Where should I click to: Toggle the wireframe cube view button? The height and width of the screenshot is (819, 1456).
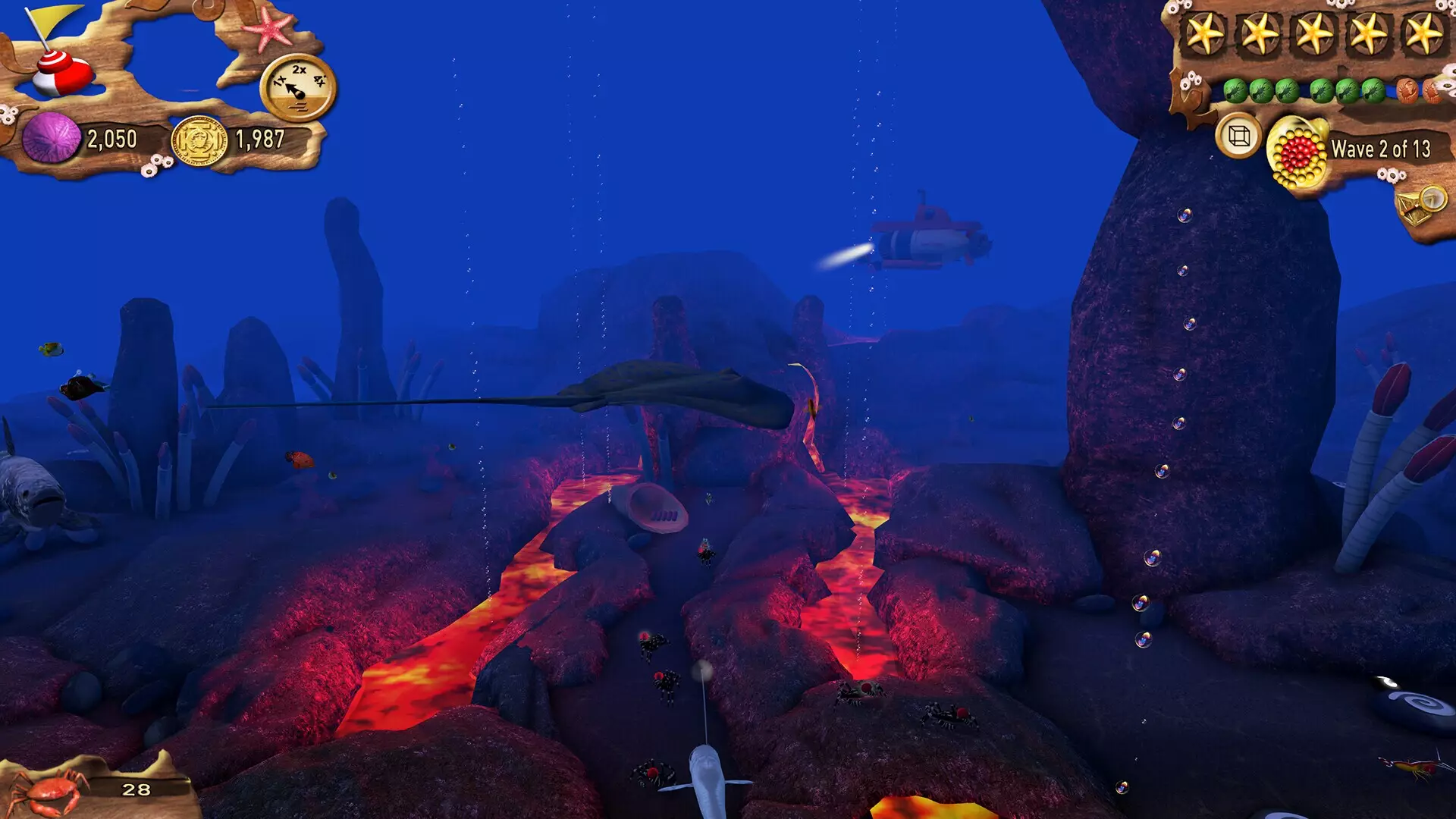click(1238, 136)
